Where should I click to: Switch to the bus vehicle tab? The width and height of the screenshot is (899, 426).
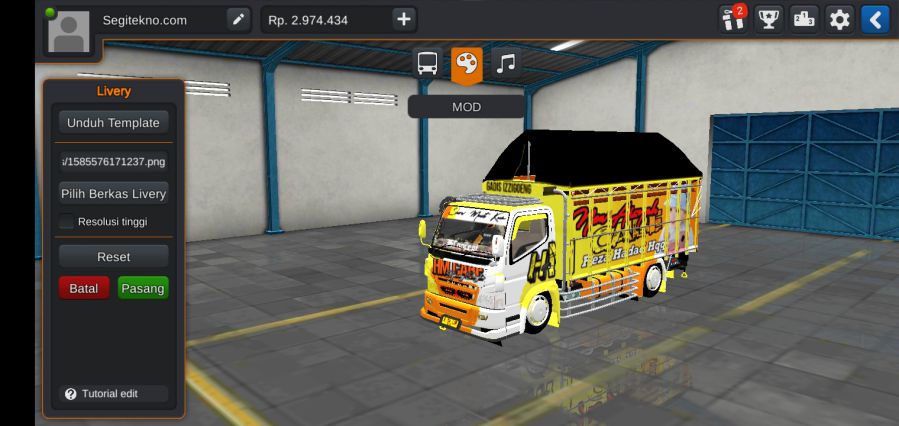(427, 64)
